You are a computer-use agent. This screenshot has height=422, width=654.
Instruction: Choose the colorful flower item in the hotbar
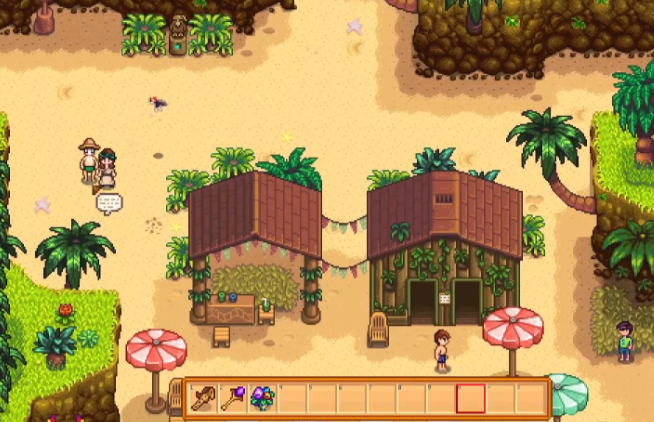click(x=263, y=399)
